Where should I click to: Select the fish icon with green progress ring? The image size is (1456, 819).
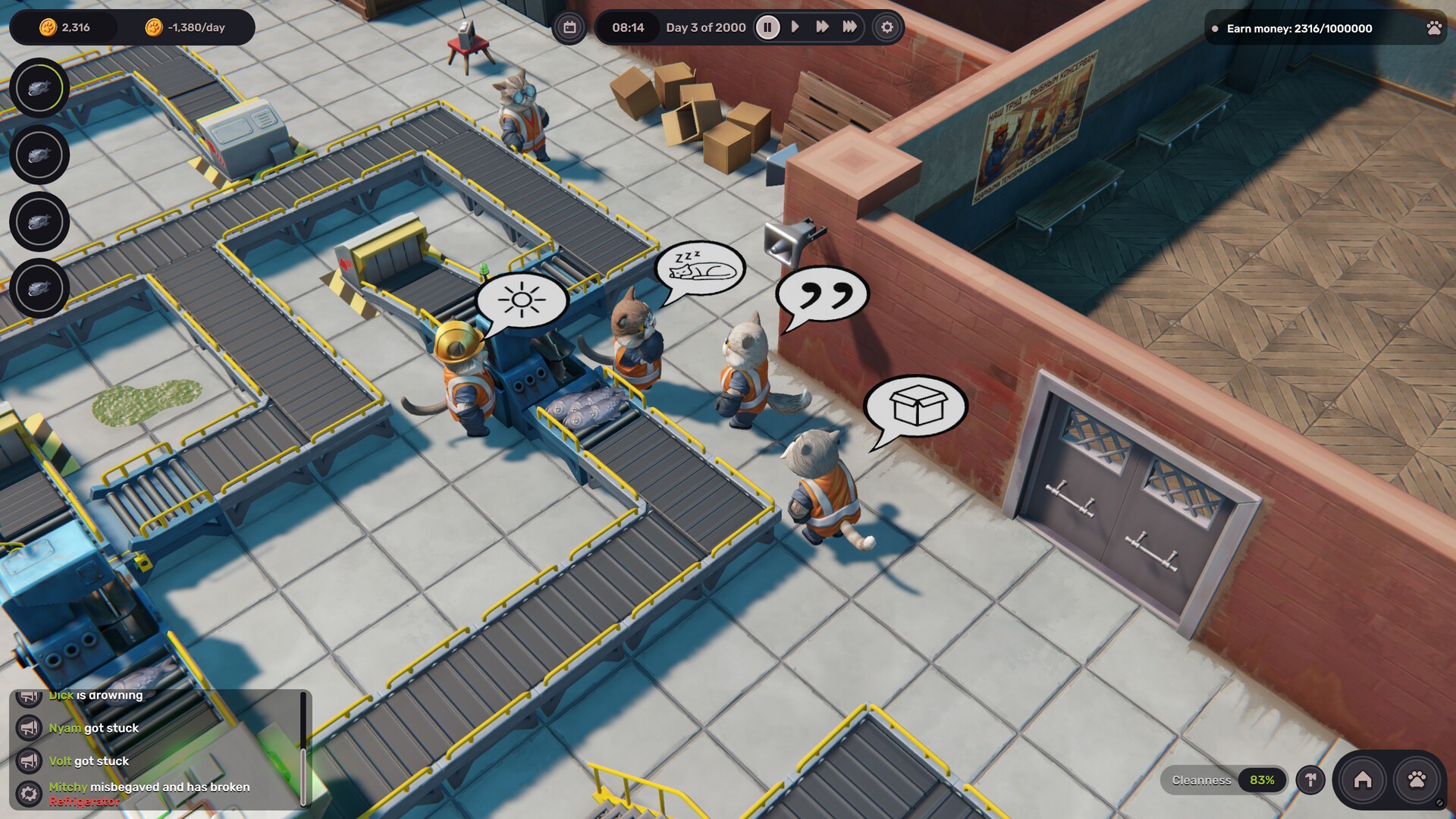pos(39,88)
